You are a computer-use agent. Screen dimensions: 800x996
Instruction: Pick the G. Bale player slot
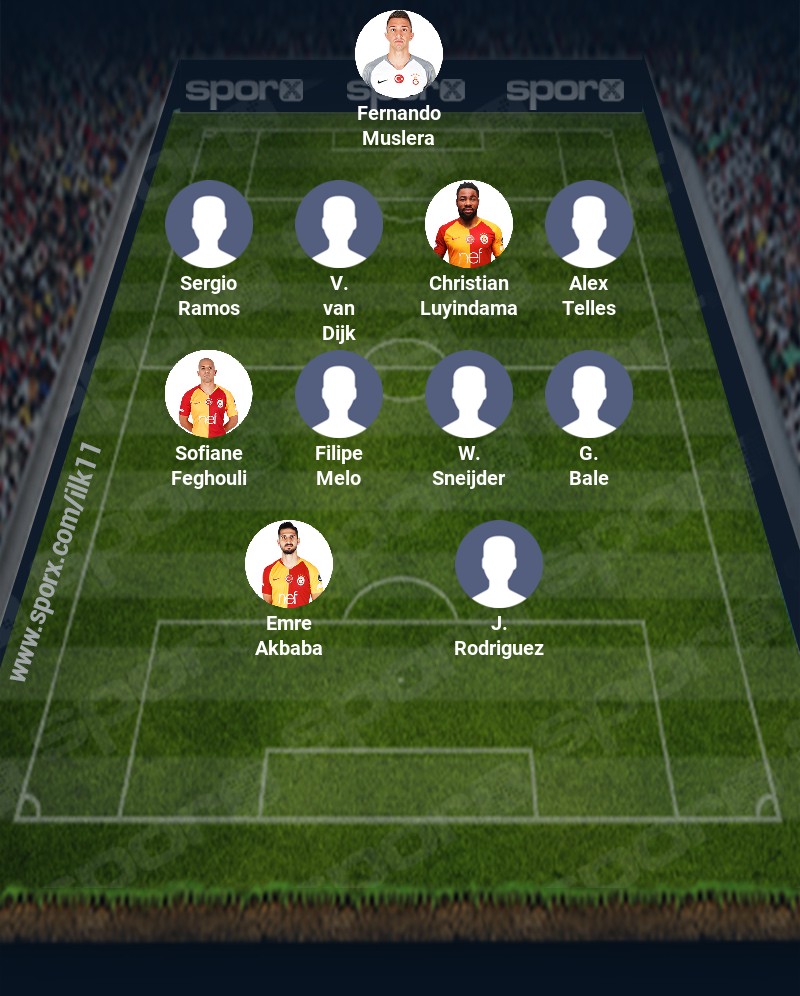pos(589,394)
